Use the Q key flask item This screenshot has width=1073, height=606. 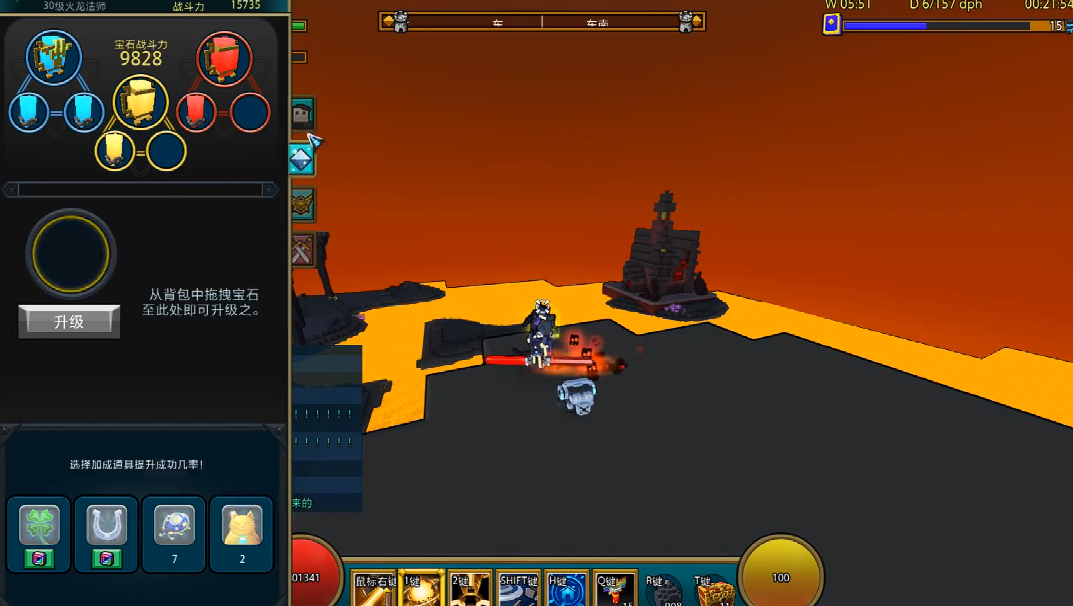click(615, 592)
